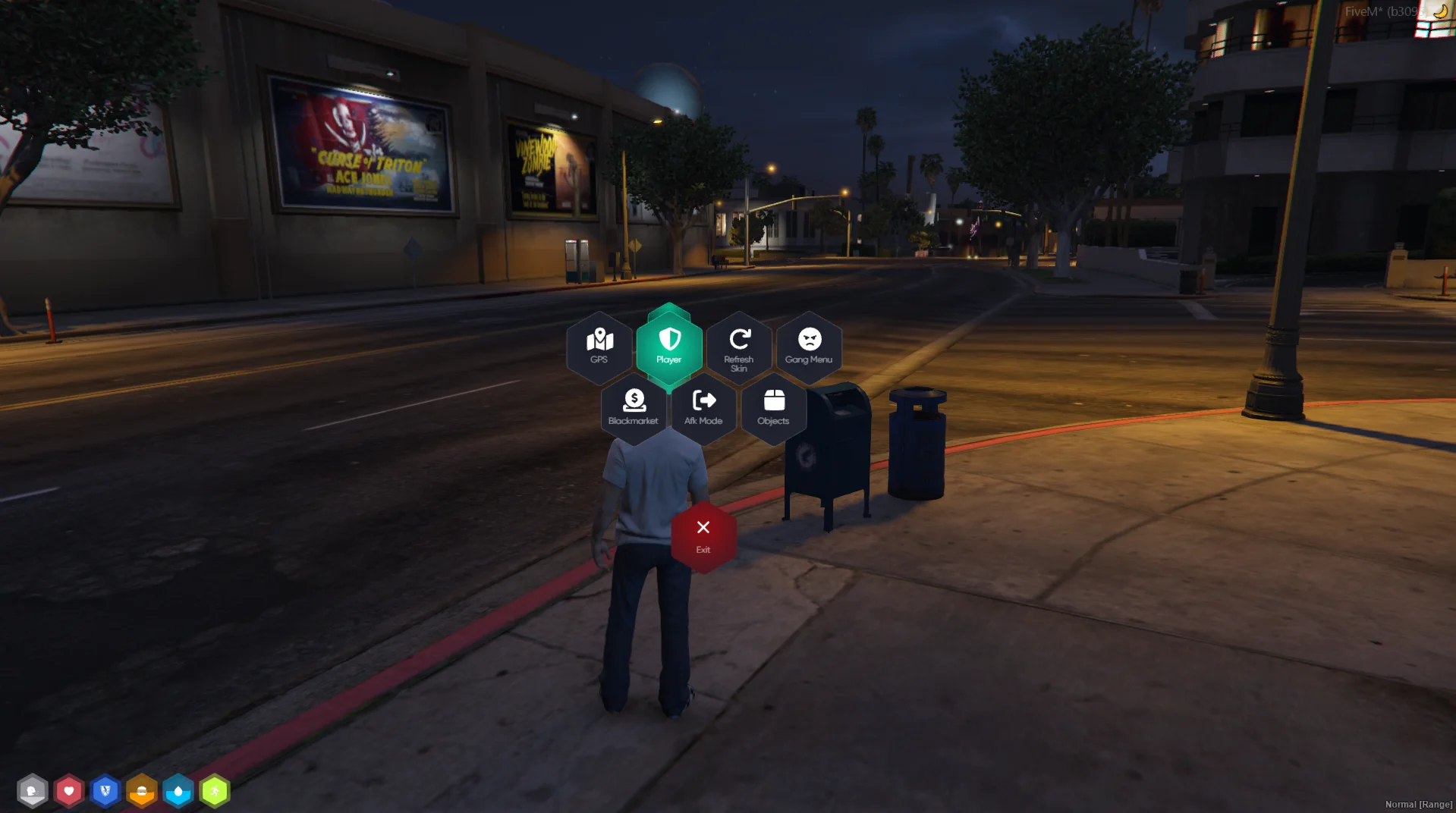1456x813 pixels.
Task: Select the highlighted Player hexagon
Action: 669,347
